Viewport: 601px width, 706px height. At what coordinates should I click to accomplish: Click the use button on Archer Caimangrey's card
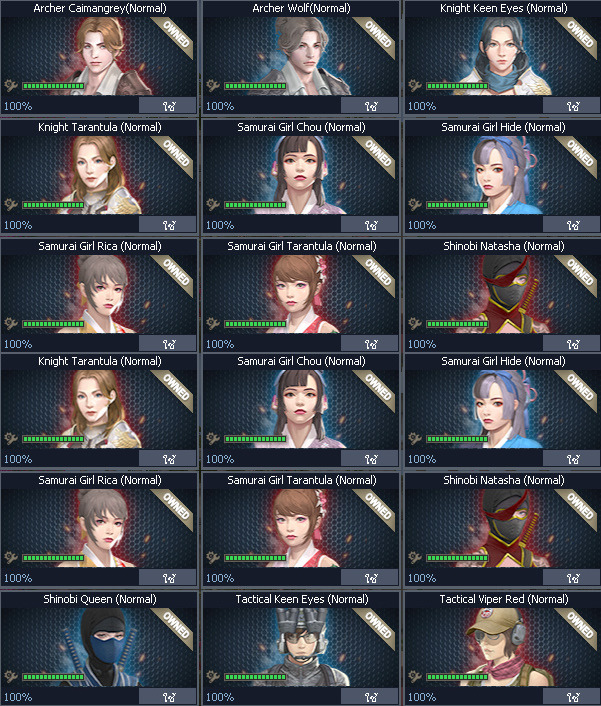click(x=167, y=105)
